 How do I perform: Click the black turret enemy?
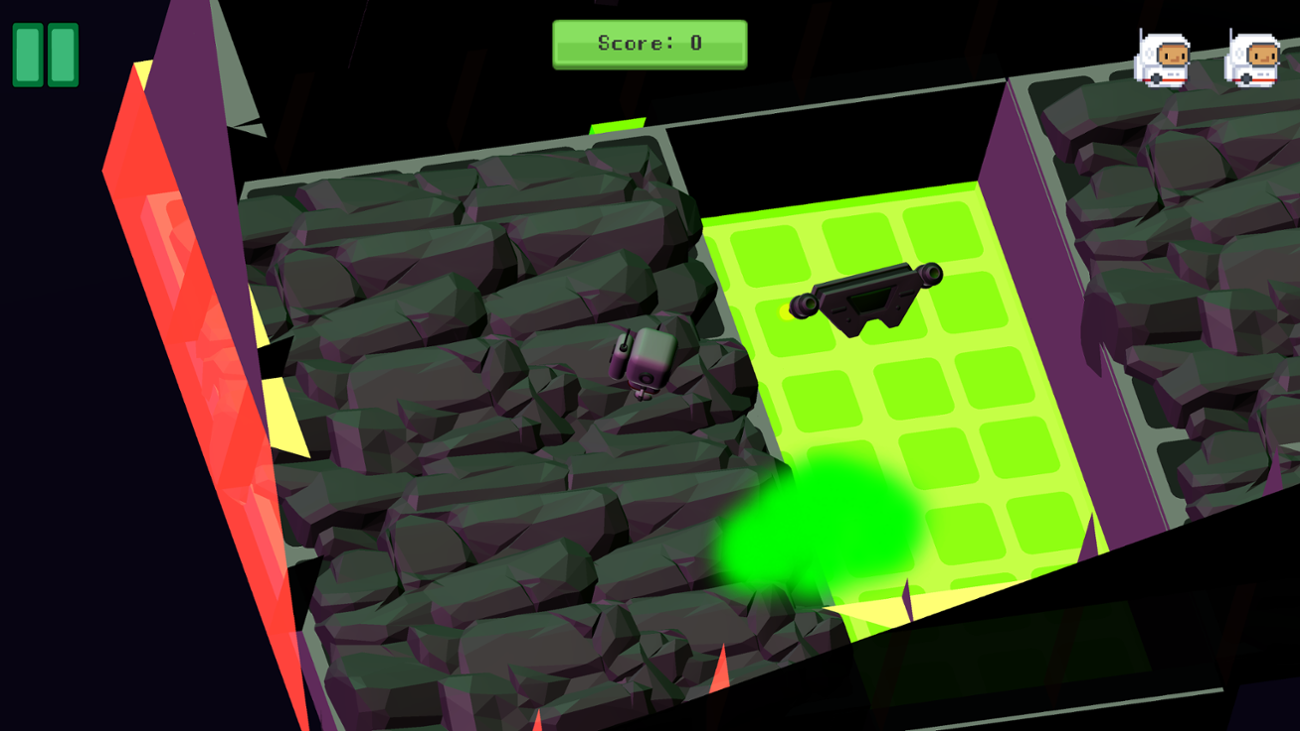[x=865, y=300]
